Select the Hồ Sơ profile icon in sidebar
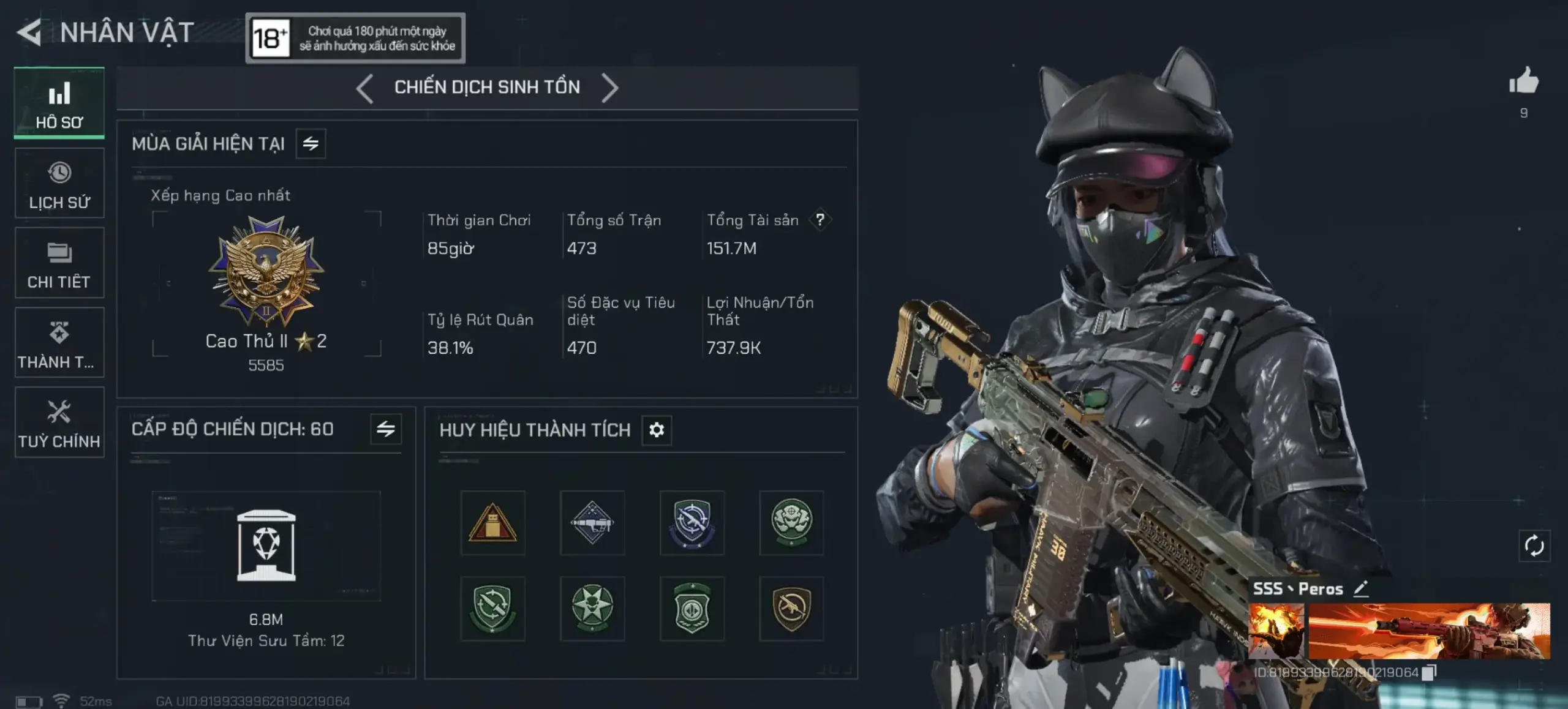The image size is (1568, 709). tap(59, 101)
